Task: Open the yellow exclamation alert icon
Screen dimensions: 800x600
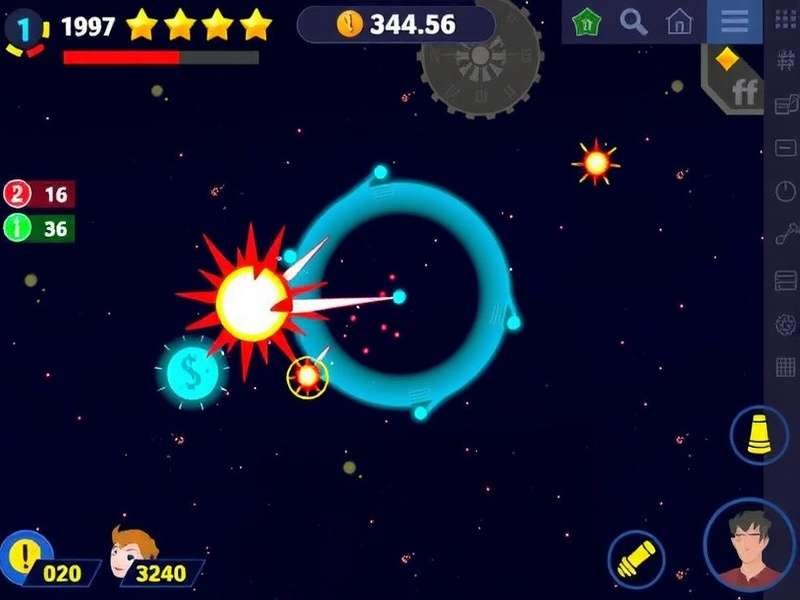Action: [22, 556]
